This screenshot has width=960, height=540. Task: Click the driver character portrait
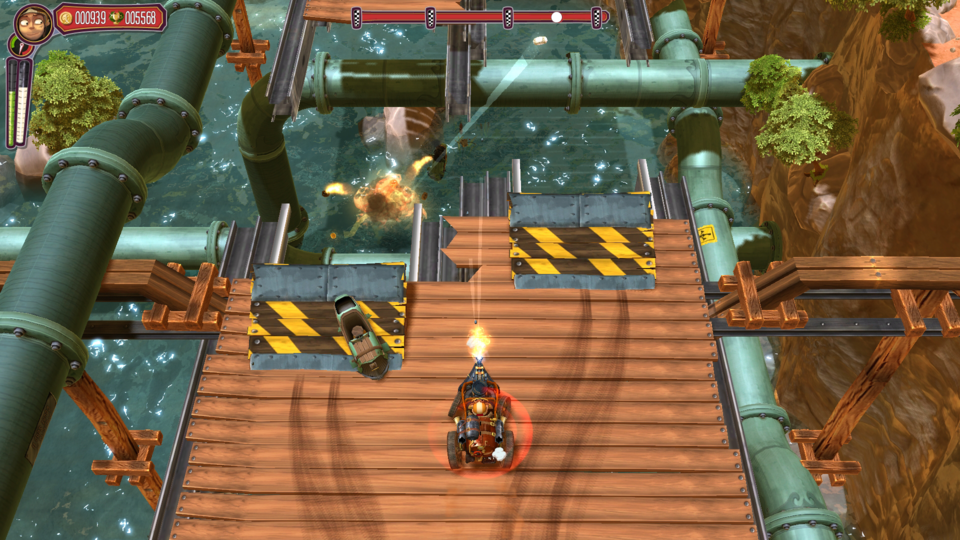tap(33, 22)
